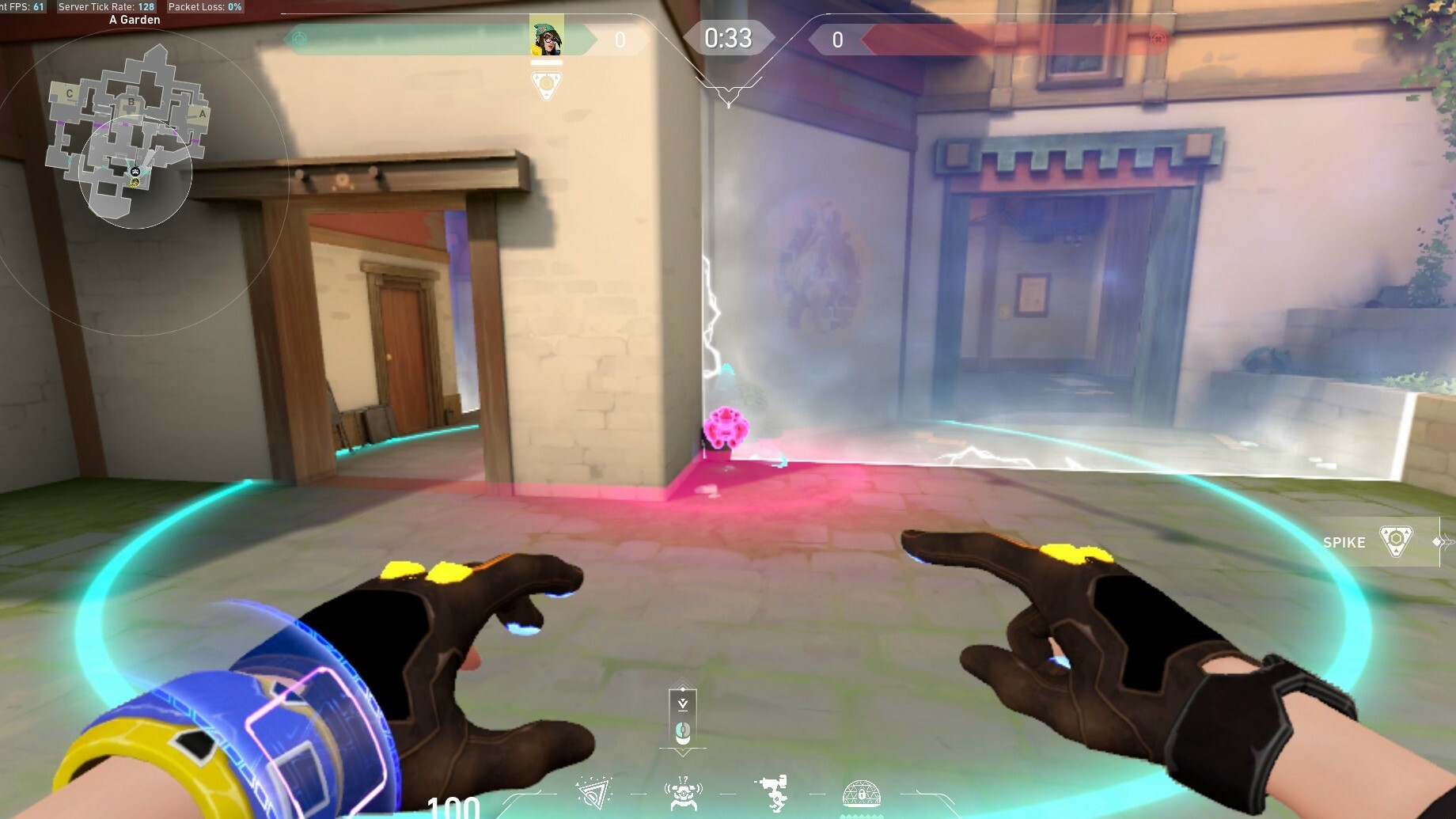Click the spike carrier icon under Killjoy's portrait
This screenshot has height=819, width=1456.
pyautogui.click(x=546, y=84)
